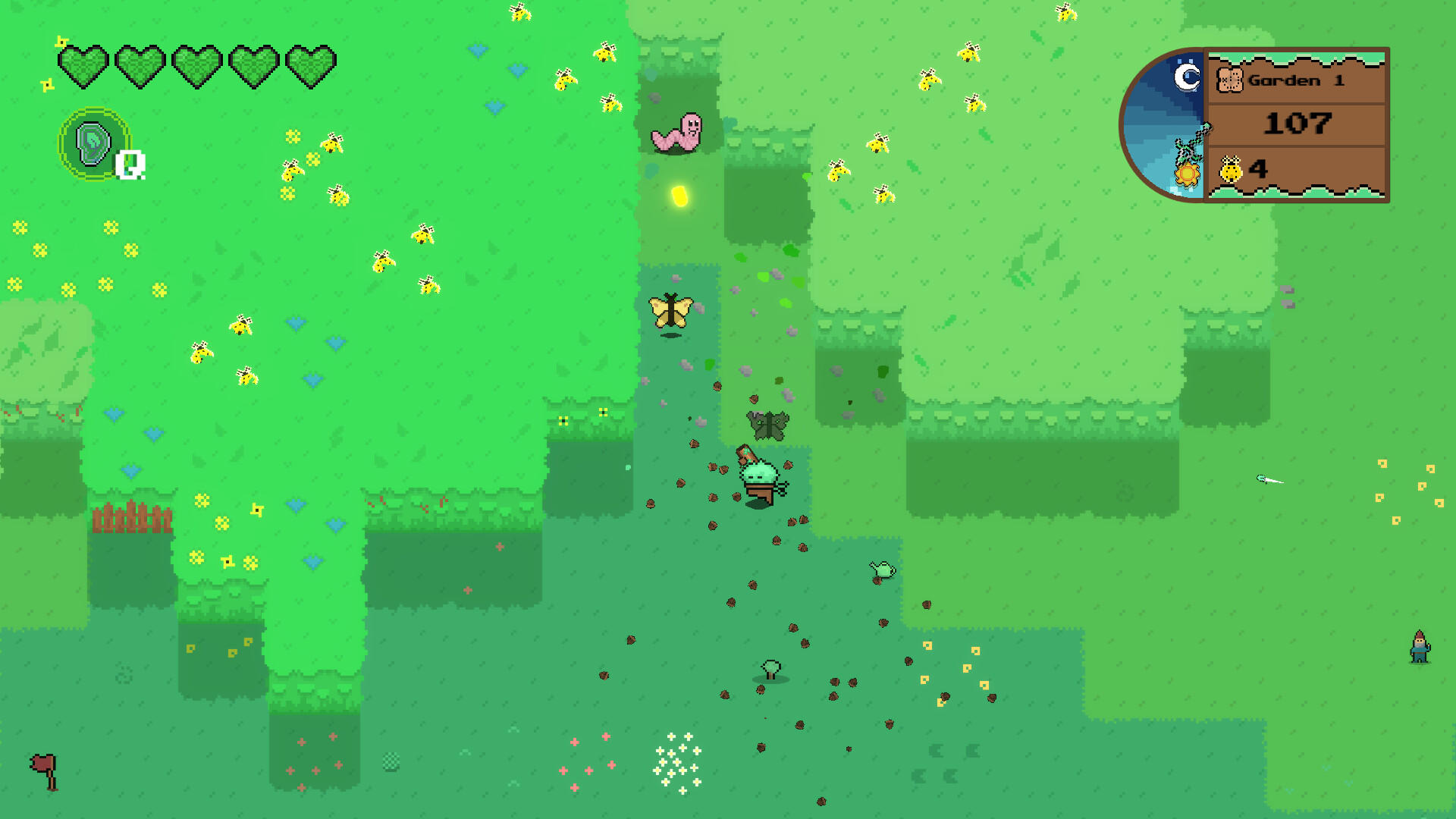Image resolution: width=1456 pixels, height=819 pixels.
Task: Click the sun icon at the minimap bottom
Action: tap(1187, 174)
